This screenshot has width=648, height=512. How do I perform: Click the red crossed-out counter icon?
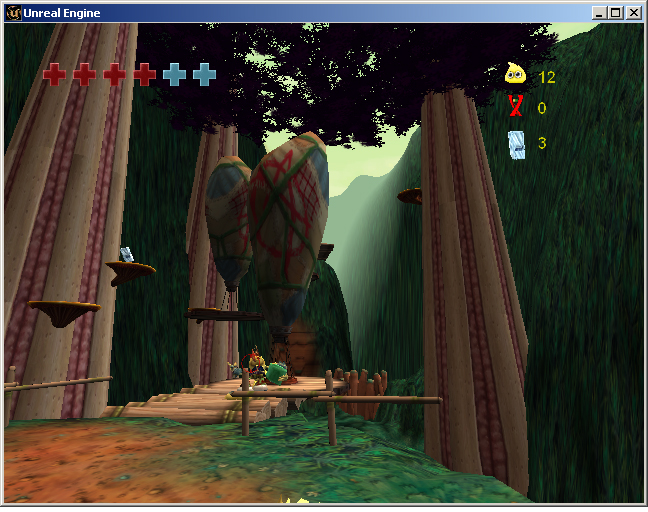pos(516,108)
